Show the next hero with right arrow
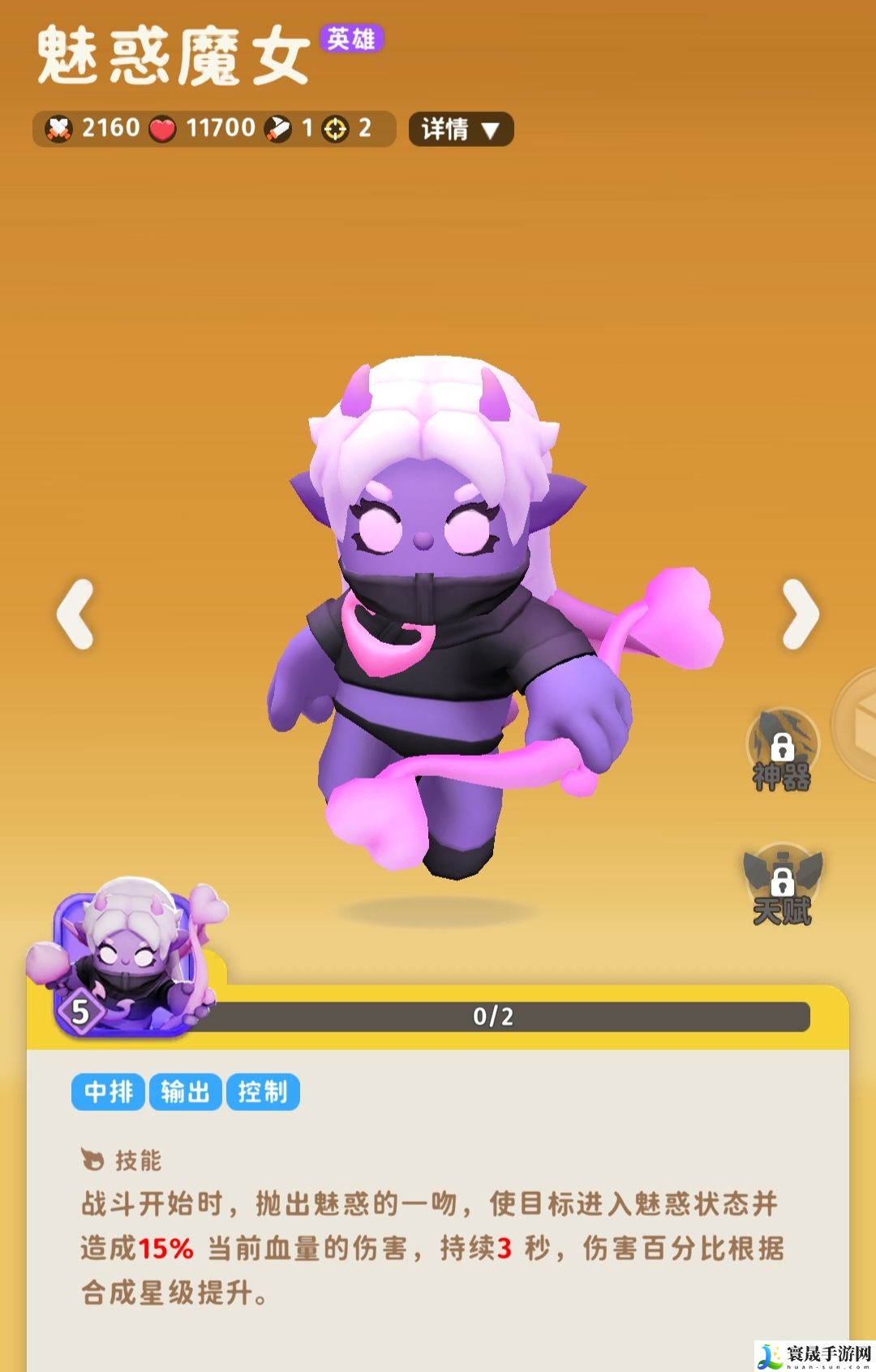This screenshot has width=876, height=1372. click(x=801, y=614)
